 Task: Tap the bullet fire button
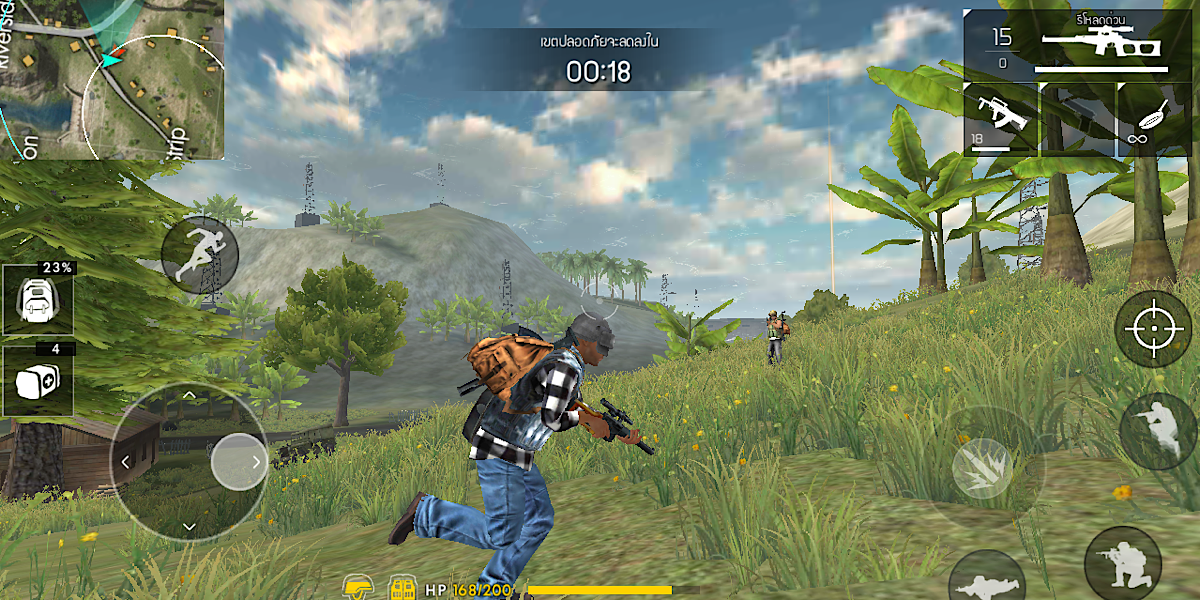click(x=984, y=468)
